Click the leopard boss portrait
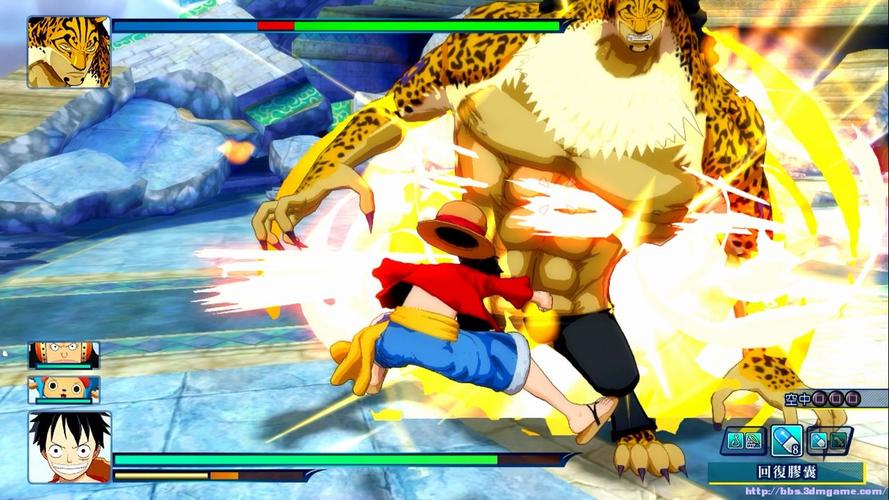Viewport: 889px width, 500px height. (x=68, y=52)
